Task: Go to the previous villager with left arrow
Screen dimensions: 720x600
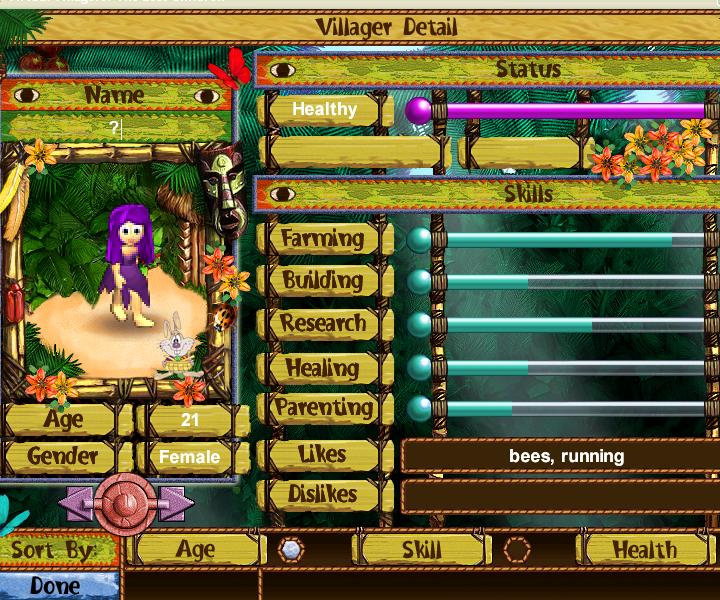Action: pyautogui.click(x=78, y=503)
